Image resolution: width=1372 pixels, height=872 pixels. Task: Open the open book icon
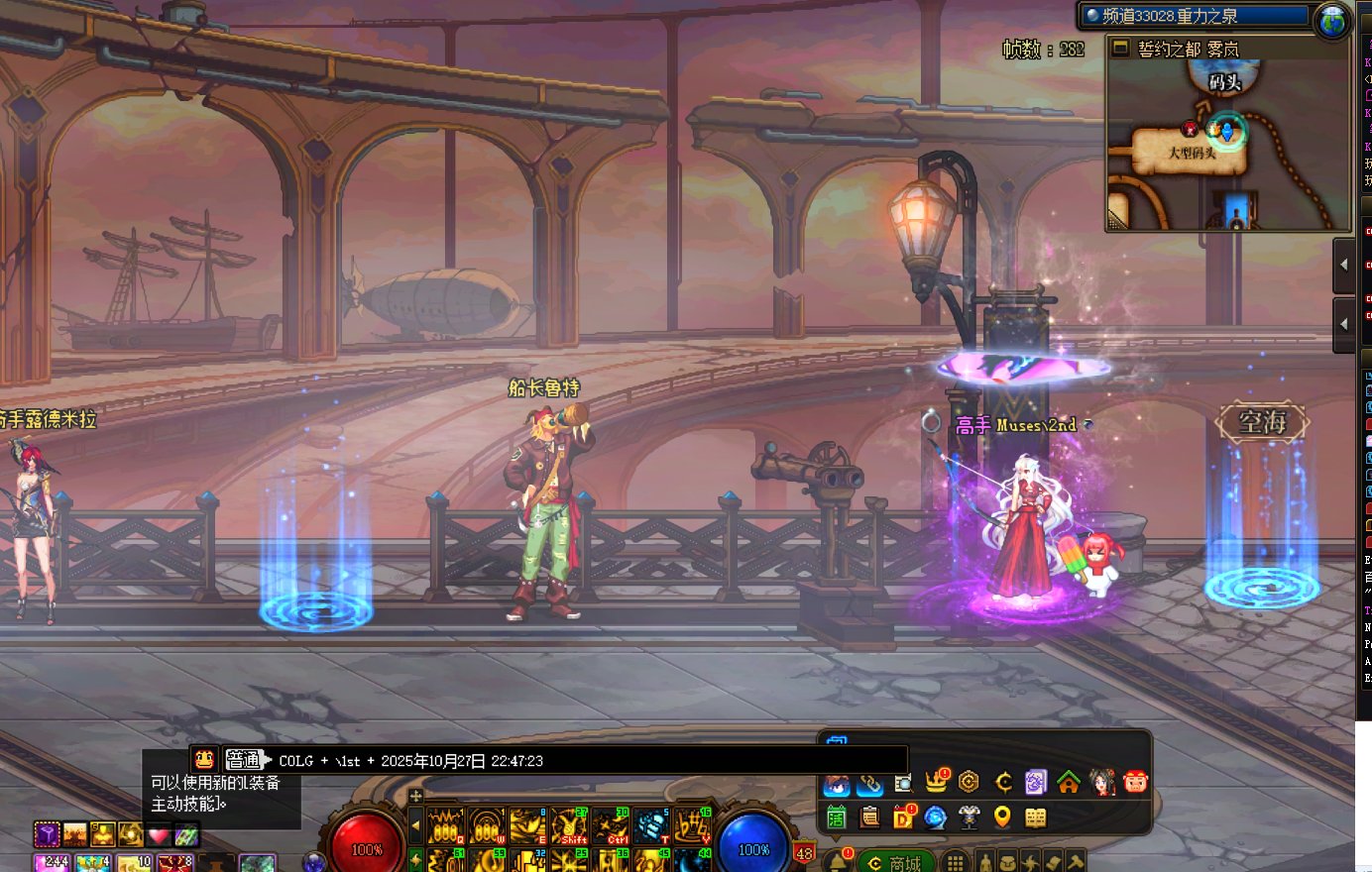click(1035, 817)
